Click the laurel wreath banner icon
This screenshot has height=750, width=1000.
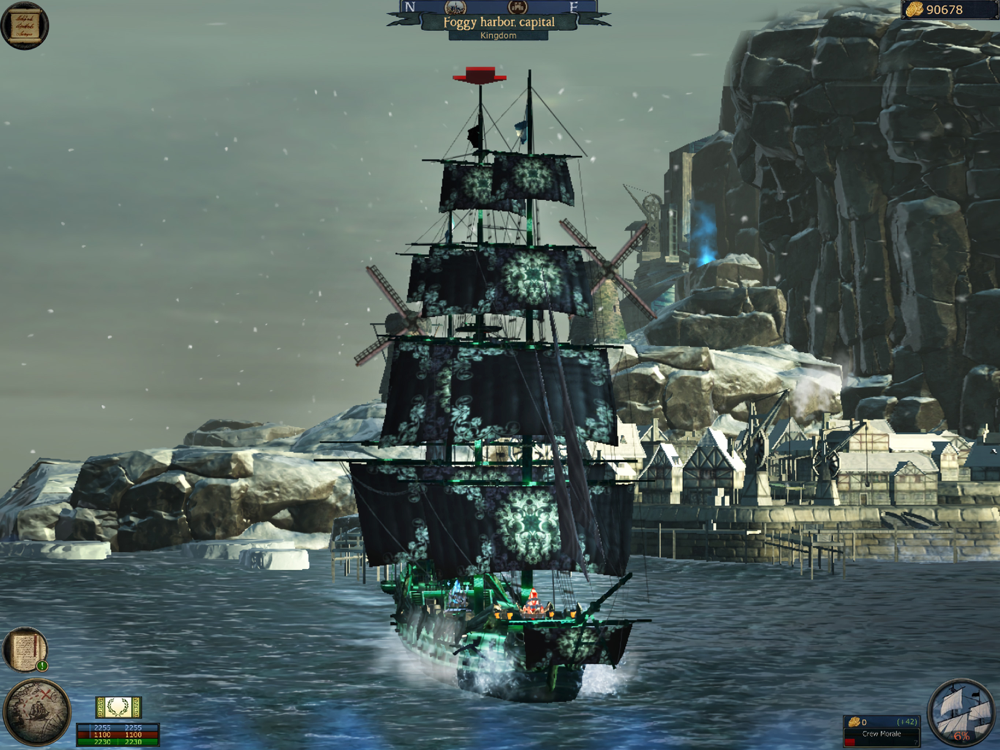pos(118,707)
